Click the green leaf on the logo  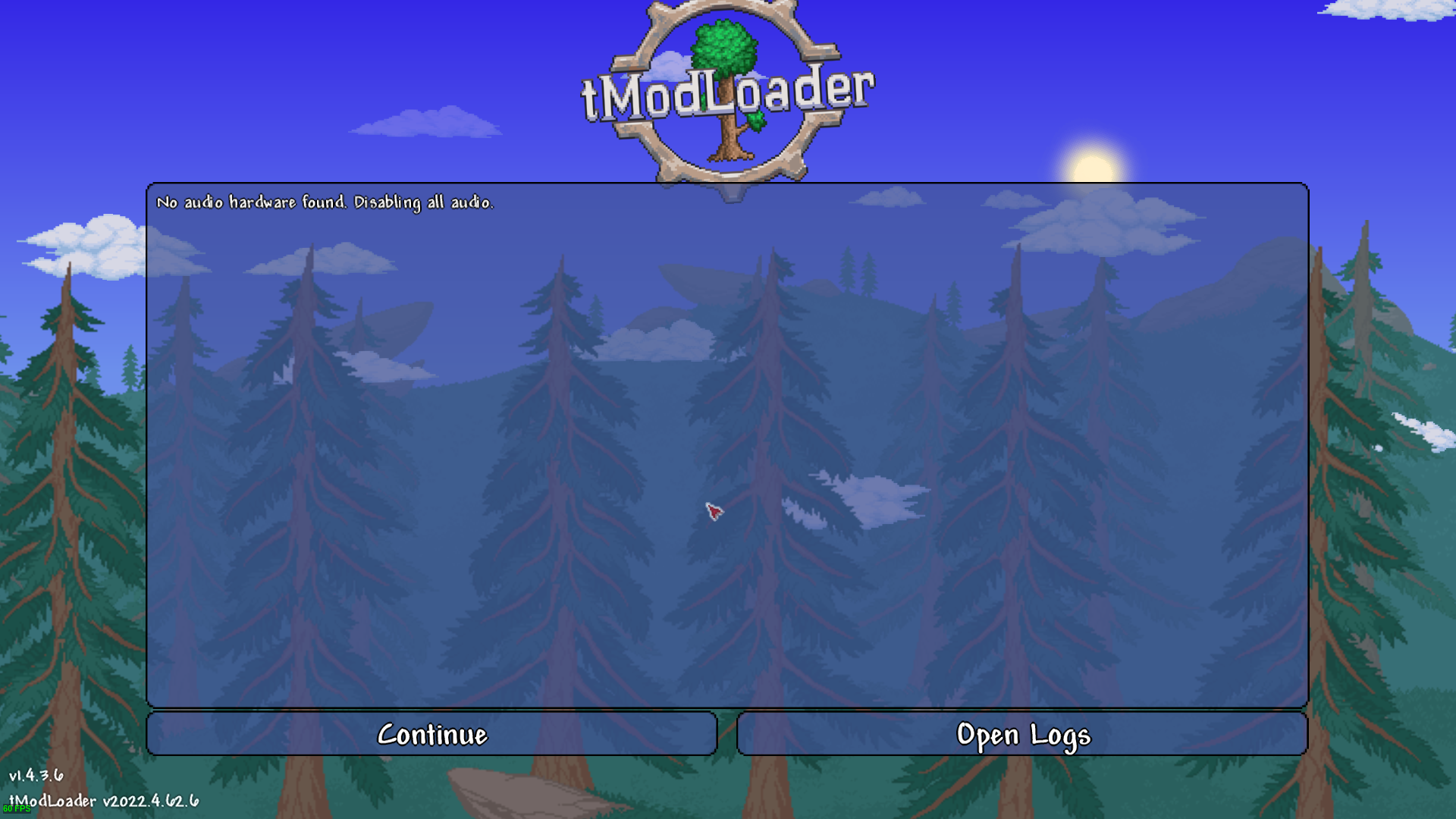click(x=755, y=121)
